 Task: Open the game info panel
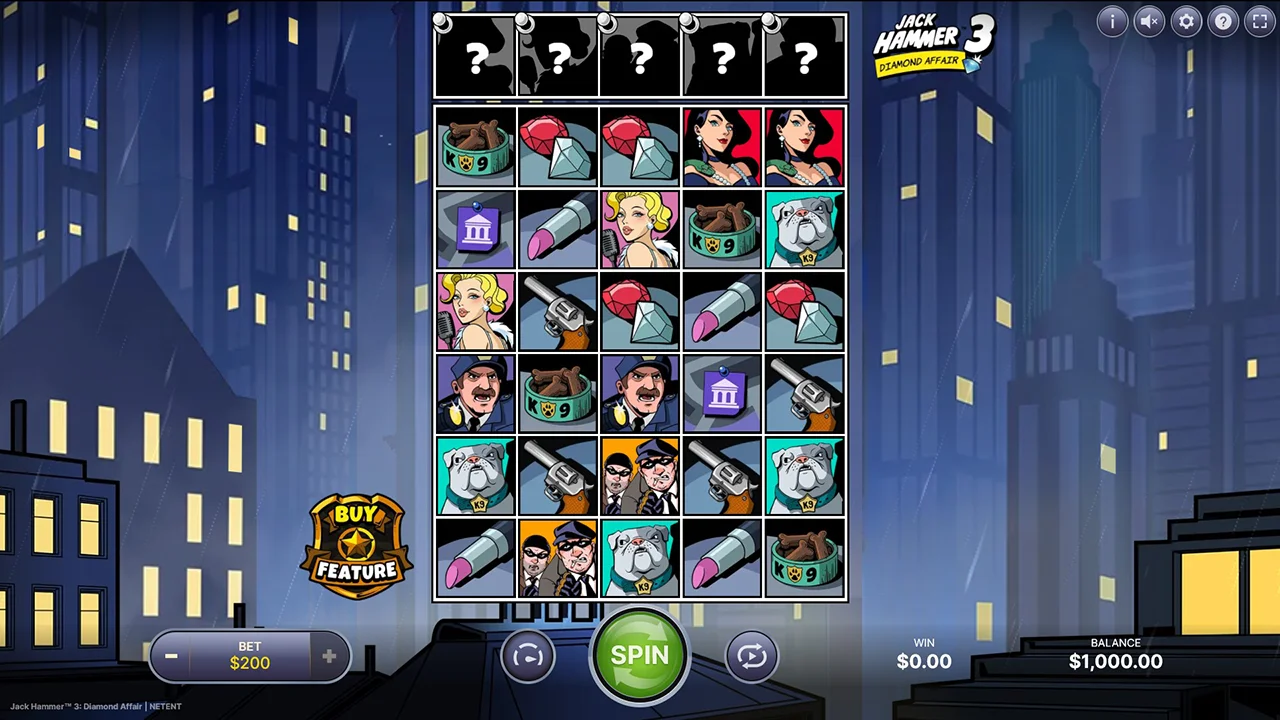1112,21
